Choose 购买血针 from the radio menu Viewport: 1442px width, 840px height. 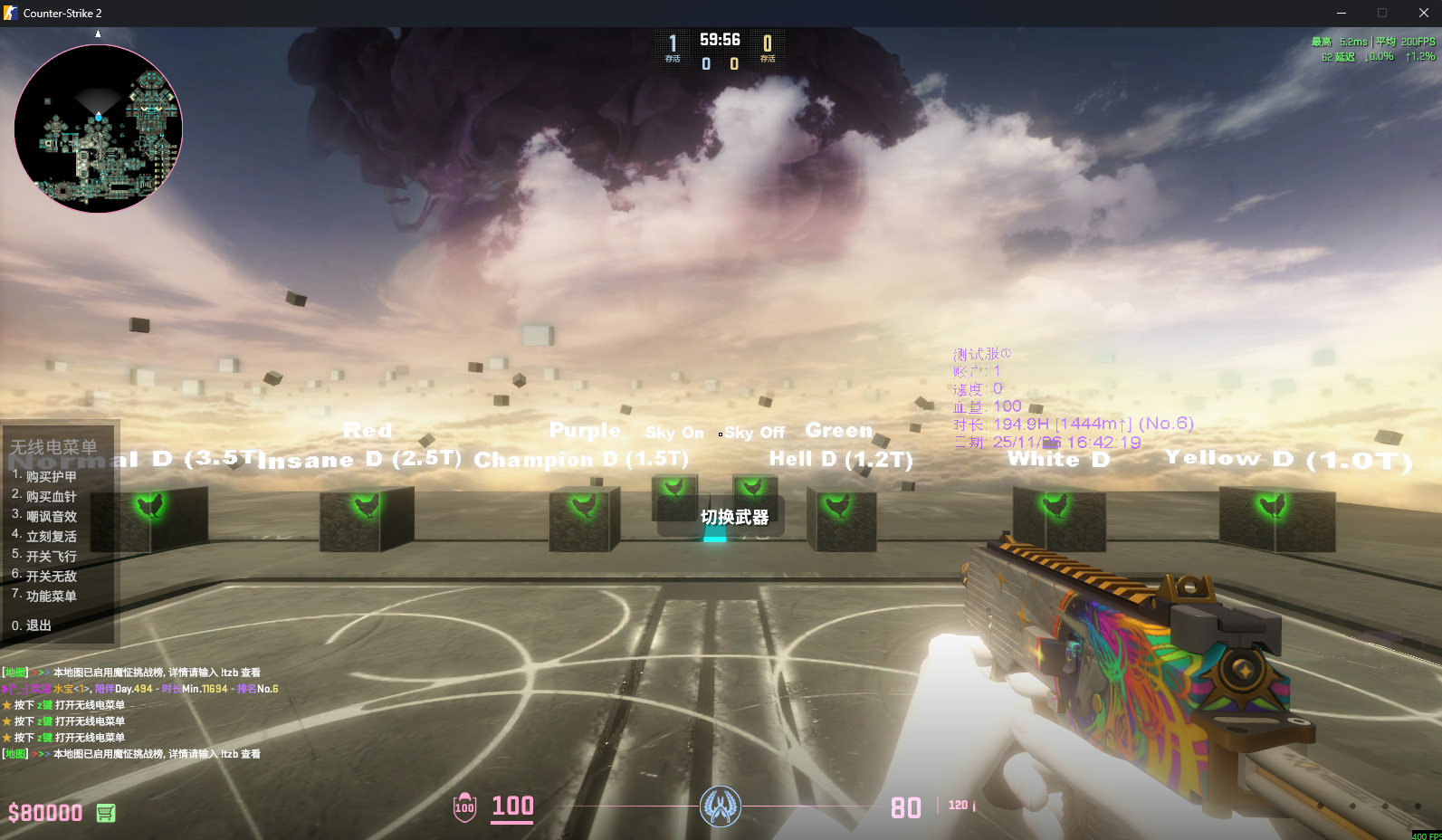coord(51,496)
